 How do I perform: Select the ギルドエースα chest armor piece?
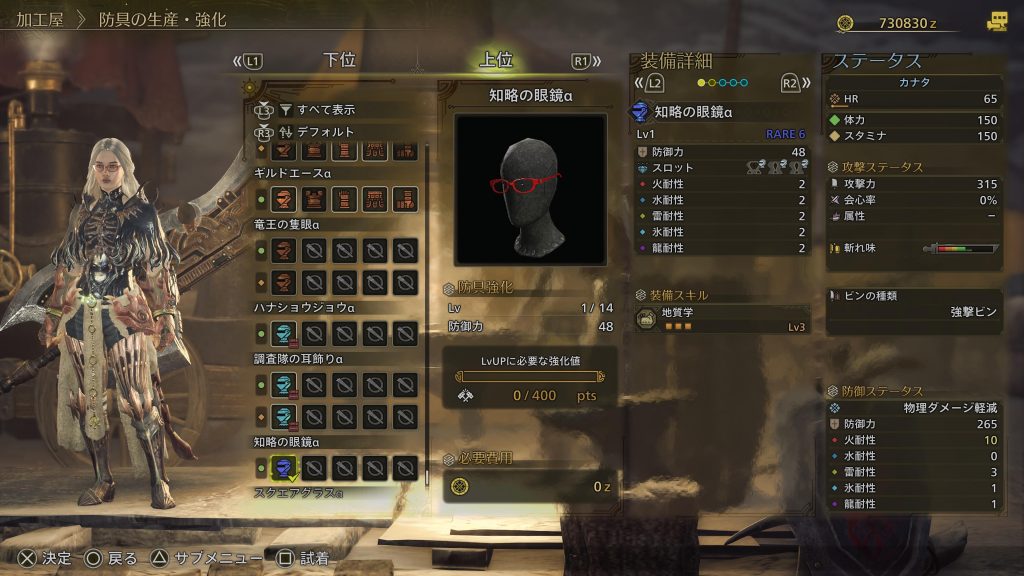click(315, 199)
